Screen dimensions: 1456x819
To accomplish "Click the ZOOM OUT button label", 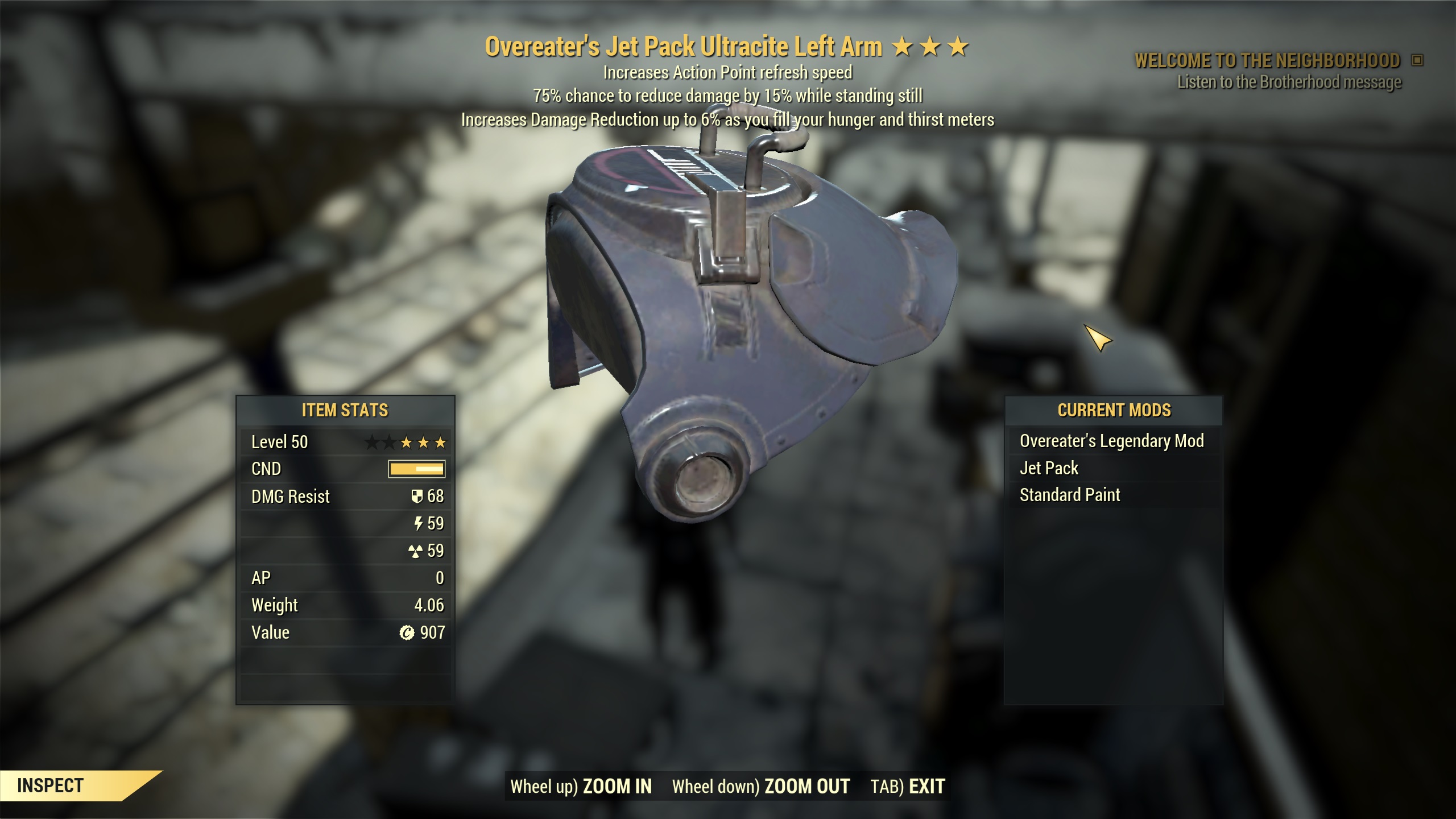I will click(806, 786).
